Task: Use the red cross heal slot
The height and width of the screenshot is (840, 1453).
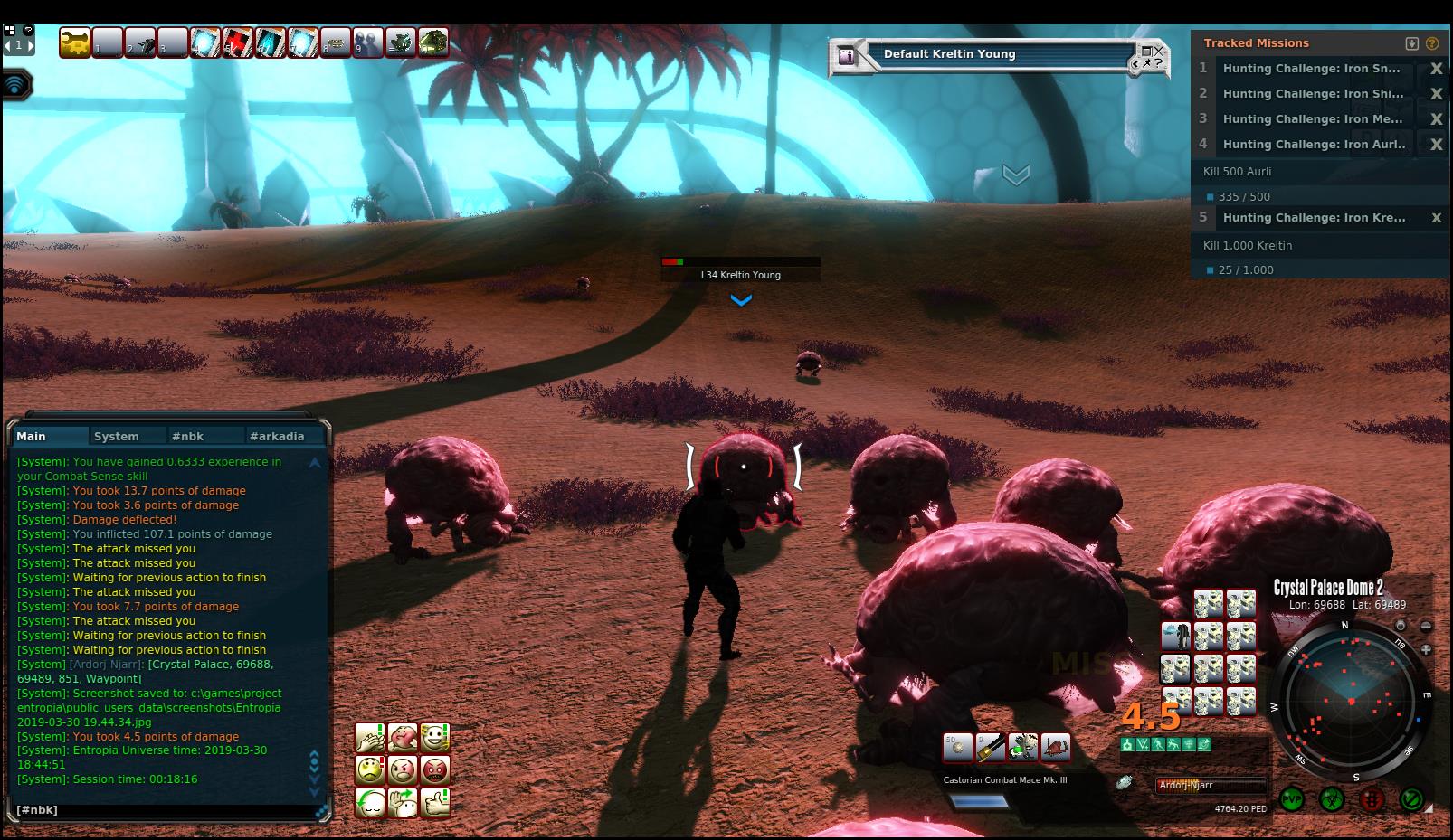Action: click(238, 42)
